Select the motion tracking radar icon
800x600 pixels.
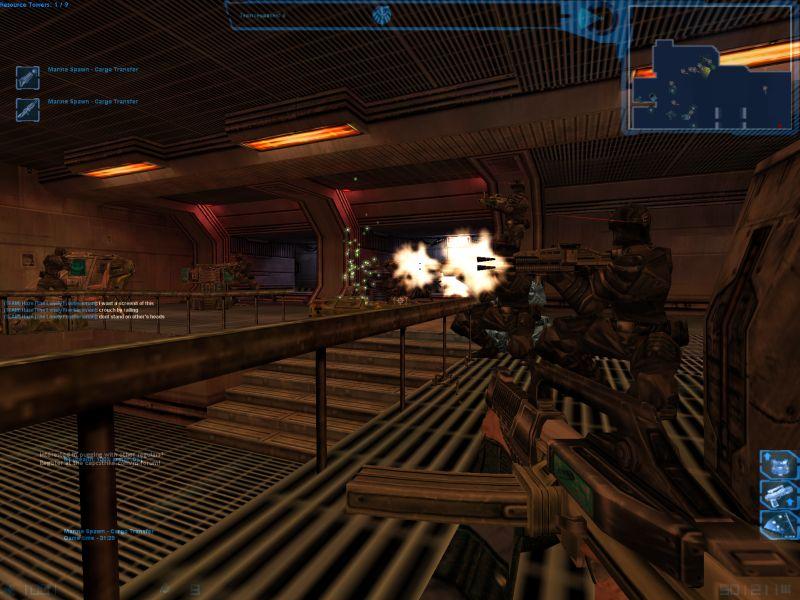[x=778, y=523]
